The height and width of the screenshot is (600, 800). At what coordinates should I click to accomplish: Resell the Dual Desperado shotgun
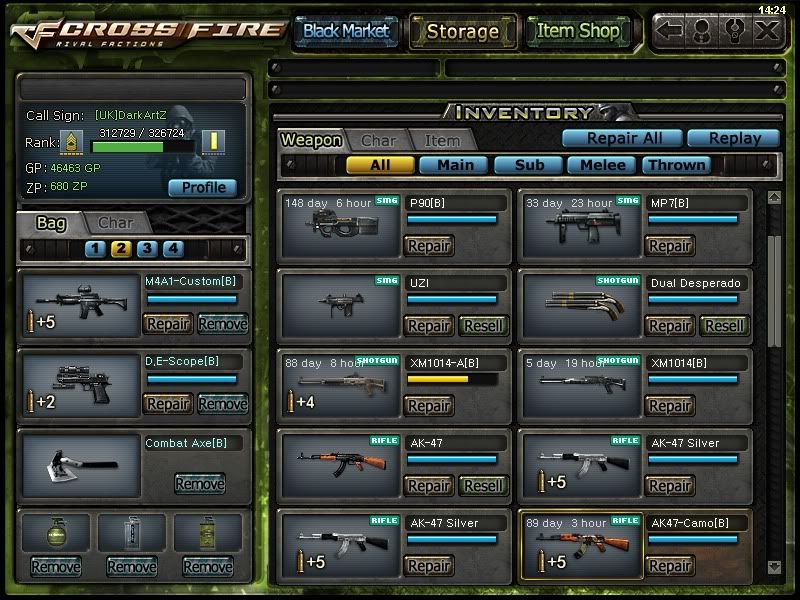724,325
